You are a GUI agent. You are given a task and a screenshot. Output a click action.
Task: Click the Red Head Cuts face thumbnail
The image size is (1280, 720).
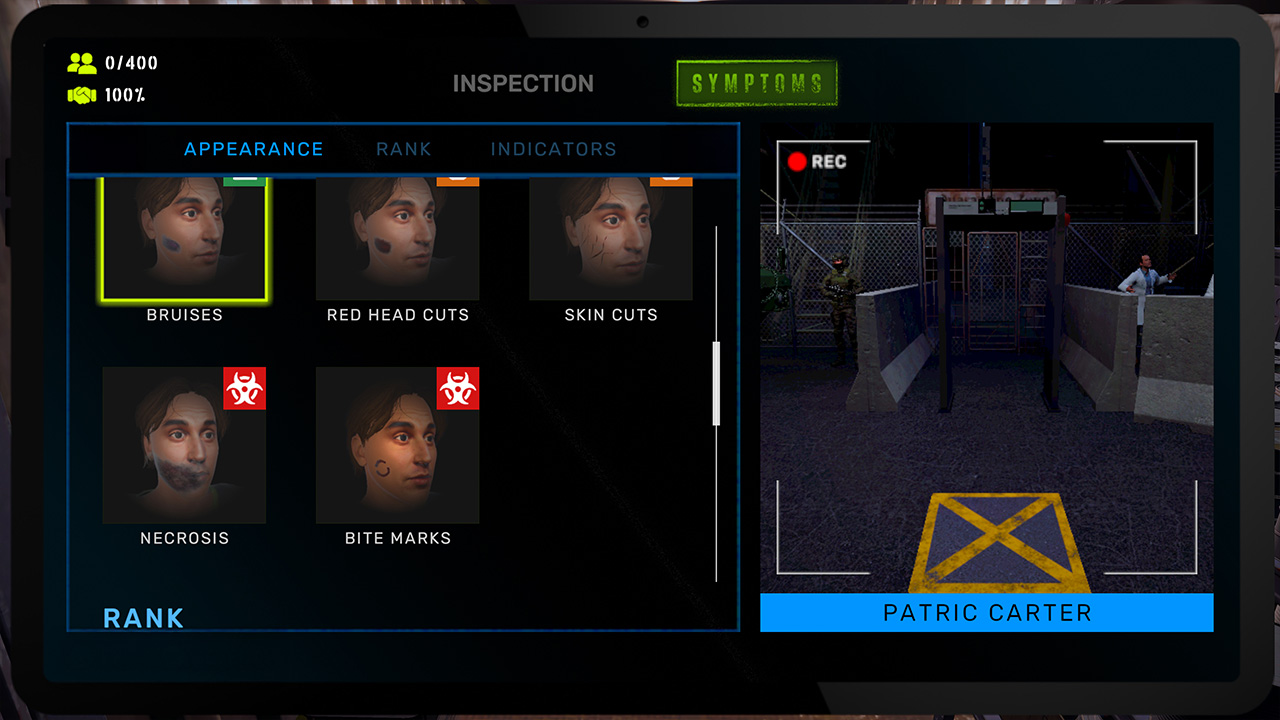point(397,238)
